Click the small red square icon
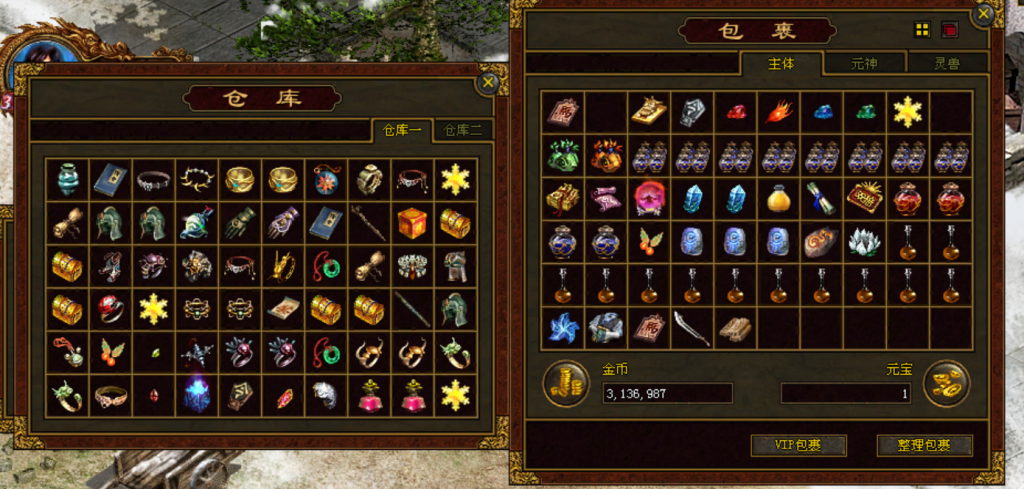1024x489 pixels. coord(949,30)
